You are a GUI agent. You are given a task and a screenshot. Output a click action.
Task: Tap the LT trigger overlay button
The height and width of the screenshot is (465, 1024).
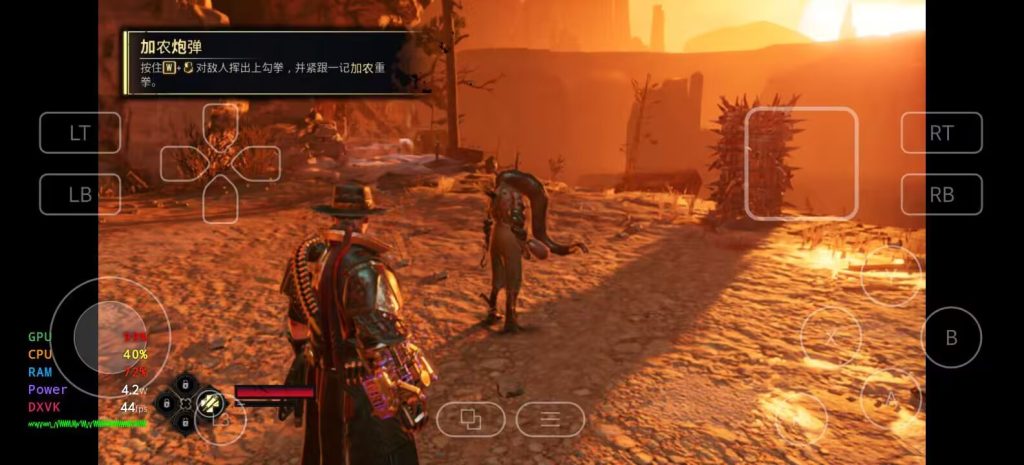pyautogui.click(x=80, y=133)
